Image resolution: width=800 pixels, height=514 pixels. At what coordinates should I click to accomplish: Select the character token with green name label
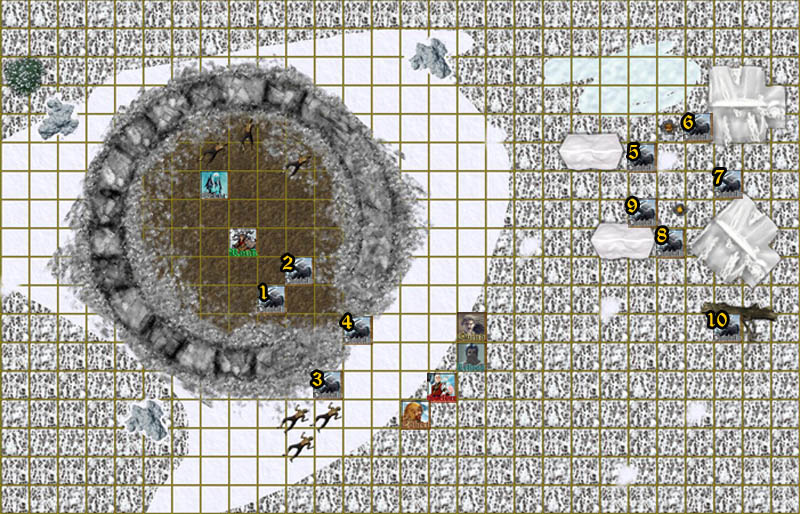(x=243, y=243)
